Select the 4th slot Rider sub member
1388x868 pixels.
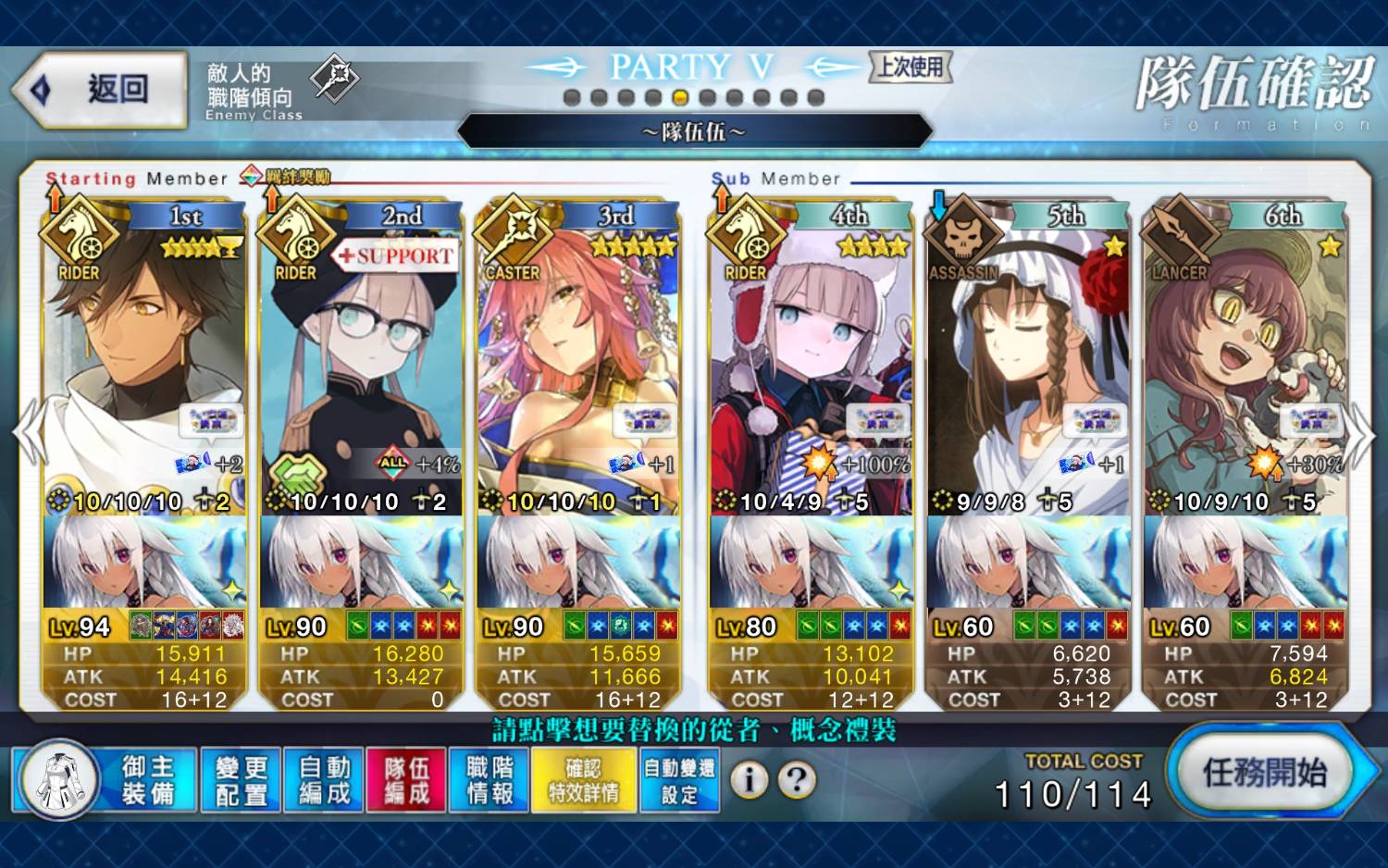812,370
